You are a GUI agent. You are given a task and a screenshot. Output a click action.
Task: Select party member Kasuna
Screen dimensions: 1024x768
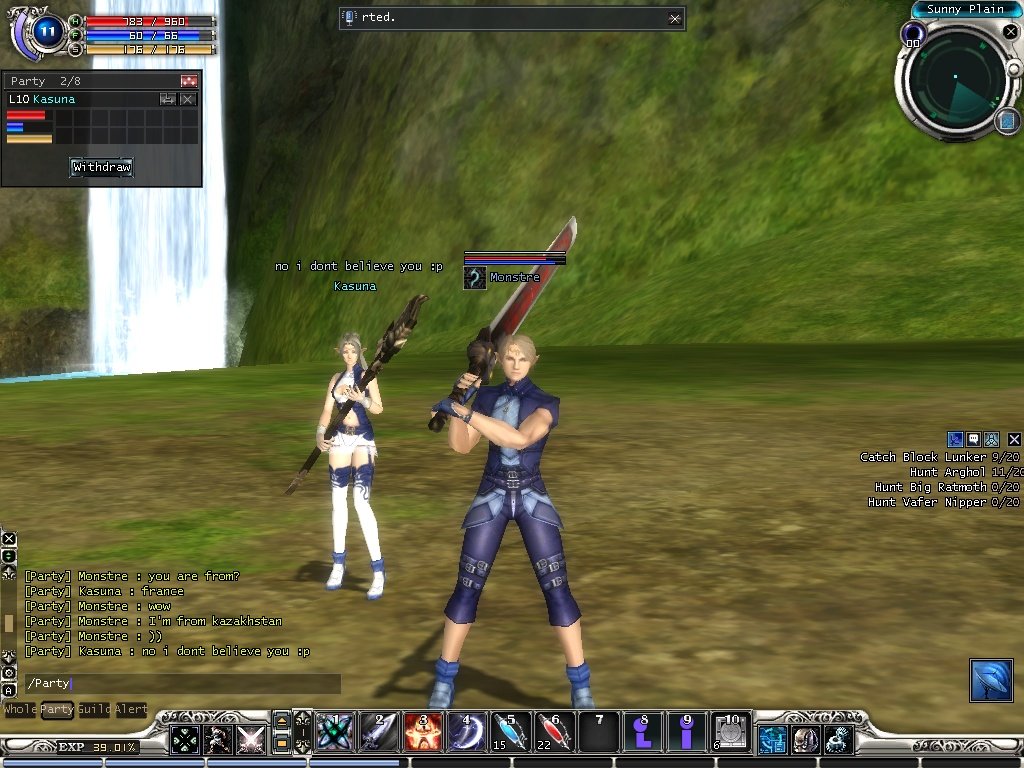(54, 99)
